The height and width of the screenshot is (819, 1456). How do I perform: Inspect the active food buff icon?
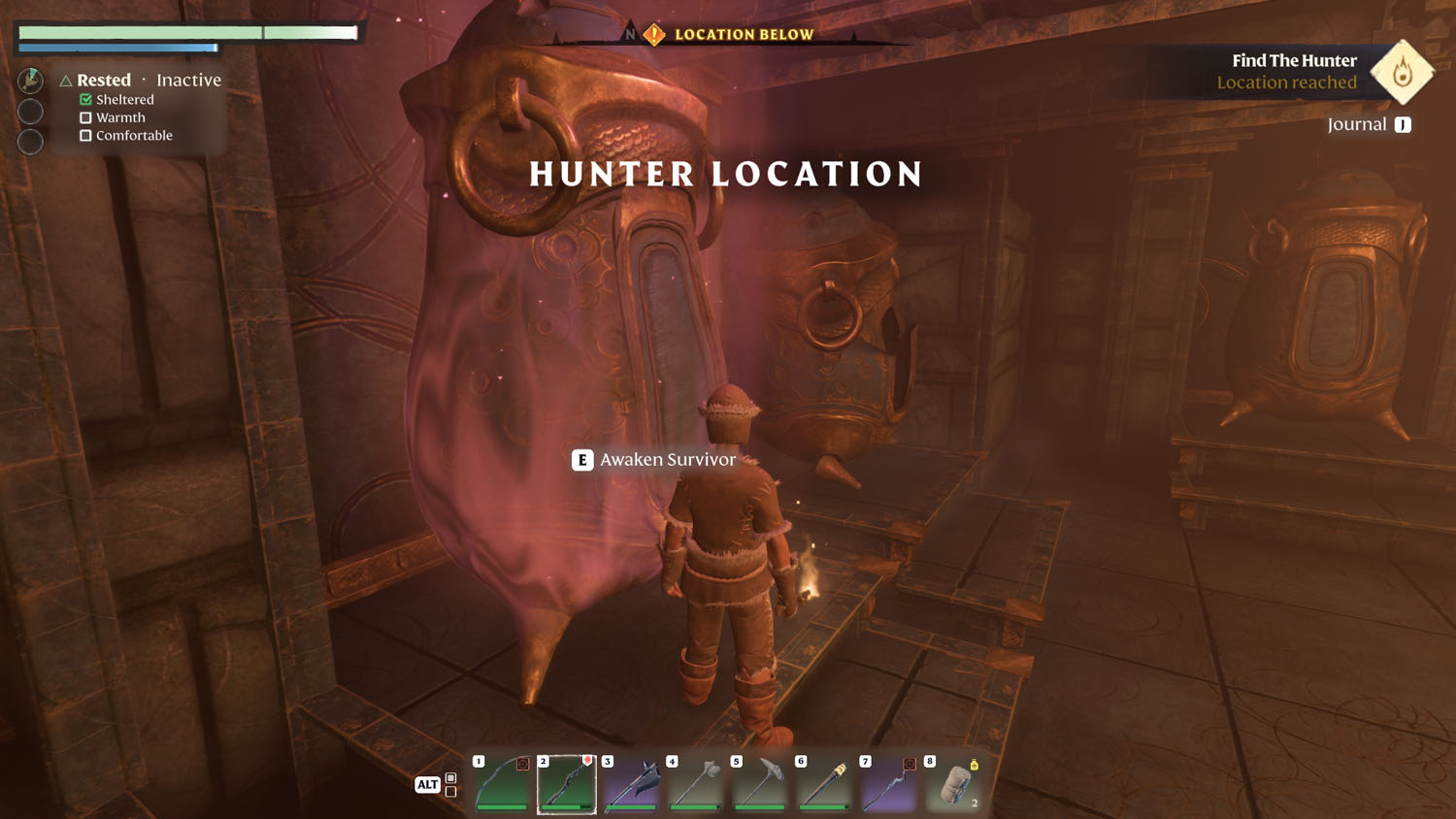30,81
